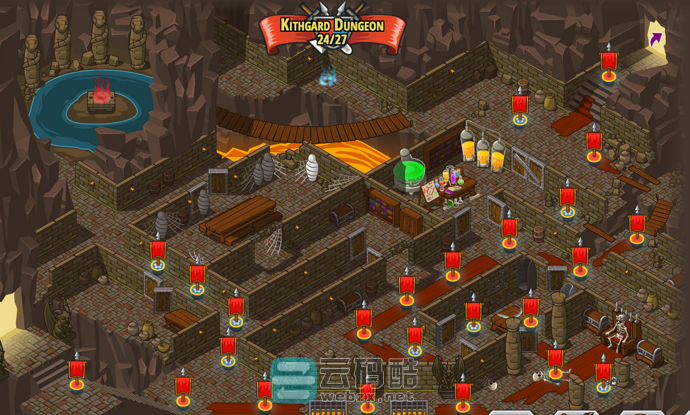Click the purple arrow to the next world
This screenshot has height=415, width=690.
click(x=655, y=39)
